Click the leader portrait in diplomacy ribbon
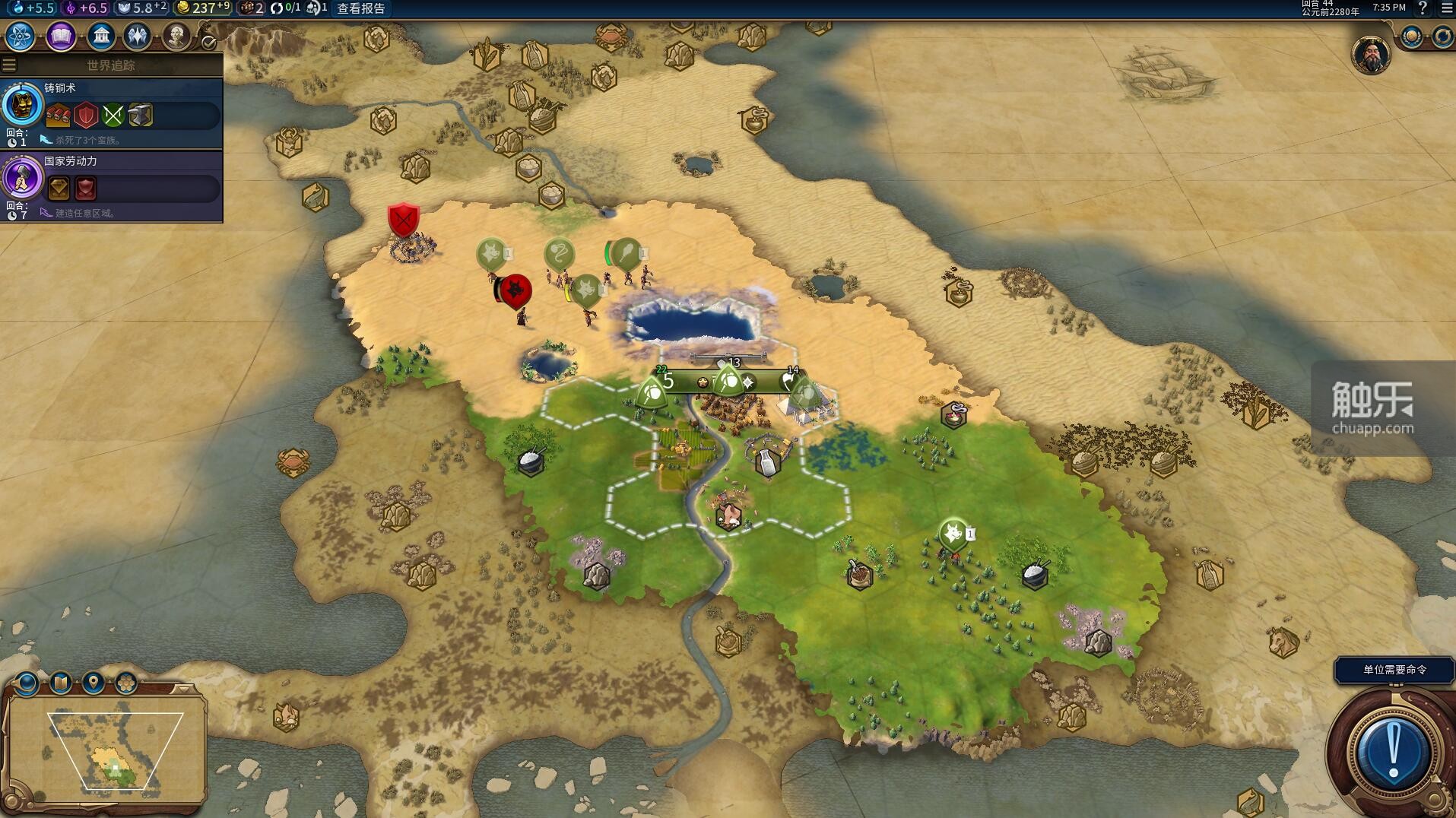This screenshot has height=818, width=1456. (x=1371, y=55)
